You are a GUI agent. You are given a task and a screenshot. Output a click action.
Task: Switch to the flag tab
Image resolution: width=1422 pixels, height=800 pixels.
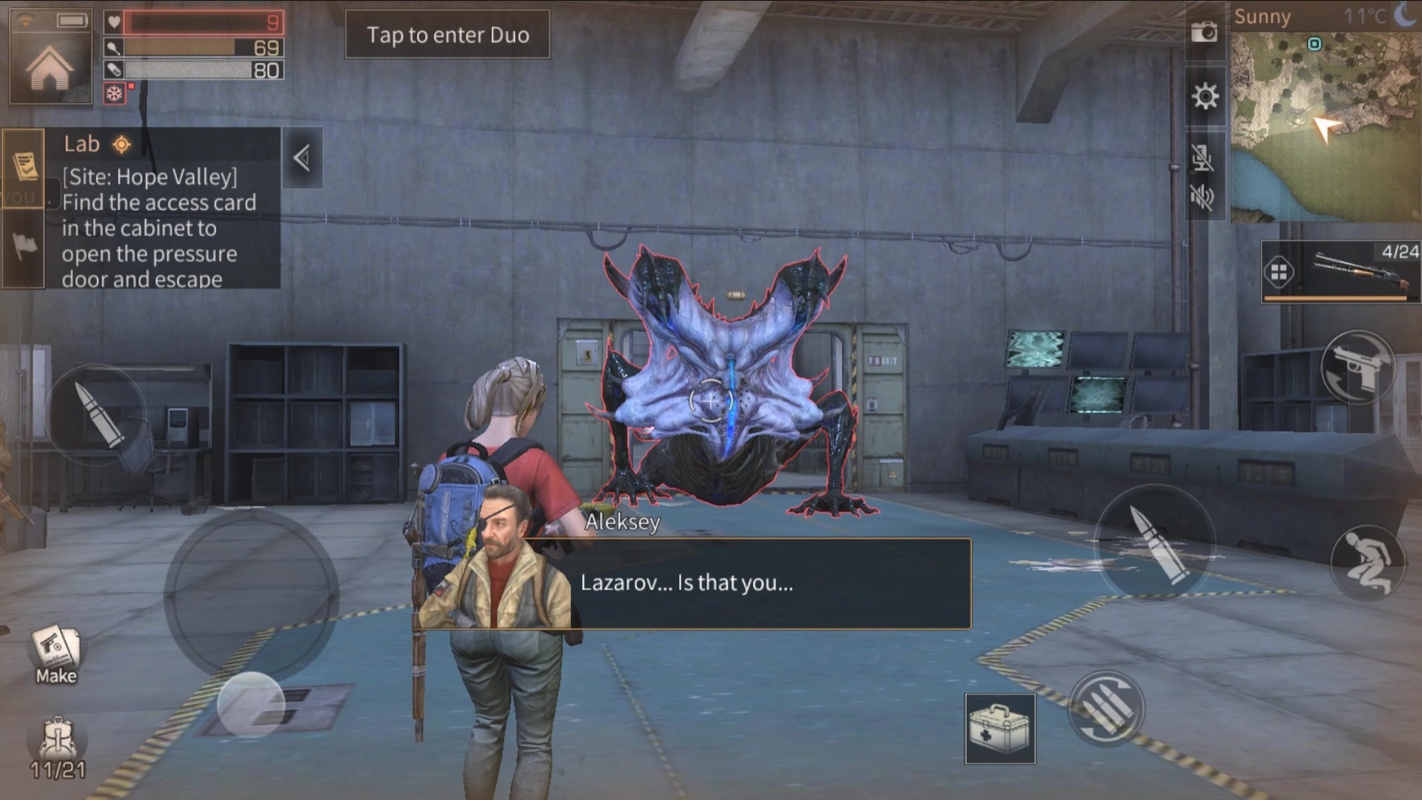23,247
